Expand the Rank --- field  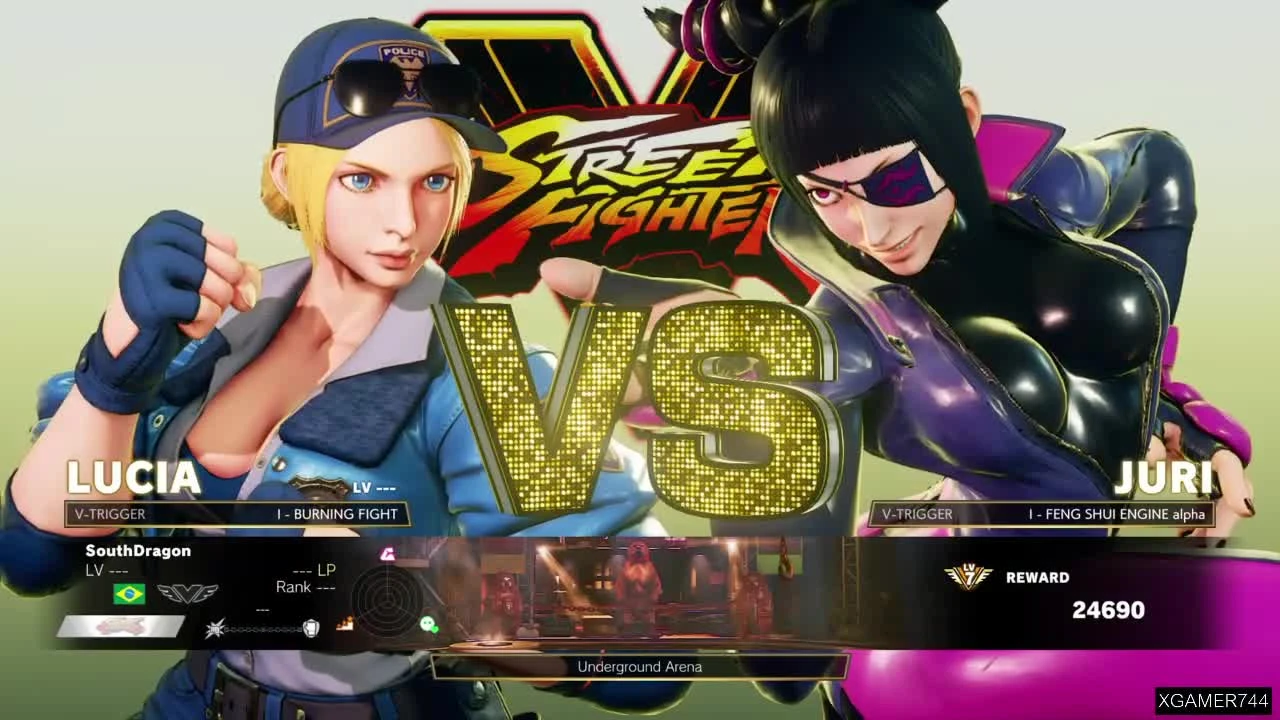[305, 587]
